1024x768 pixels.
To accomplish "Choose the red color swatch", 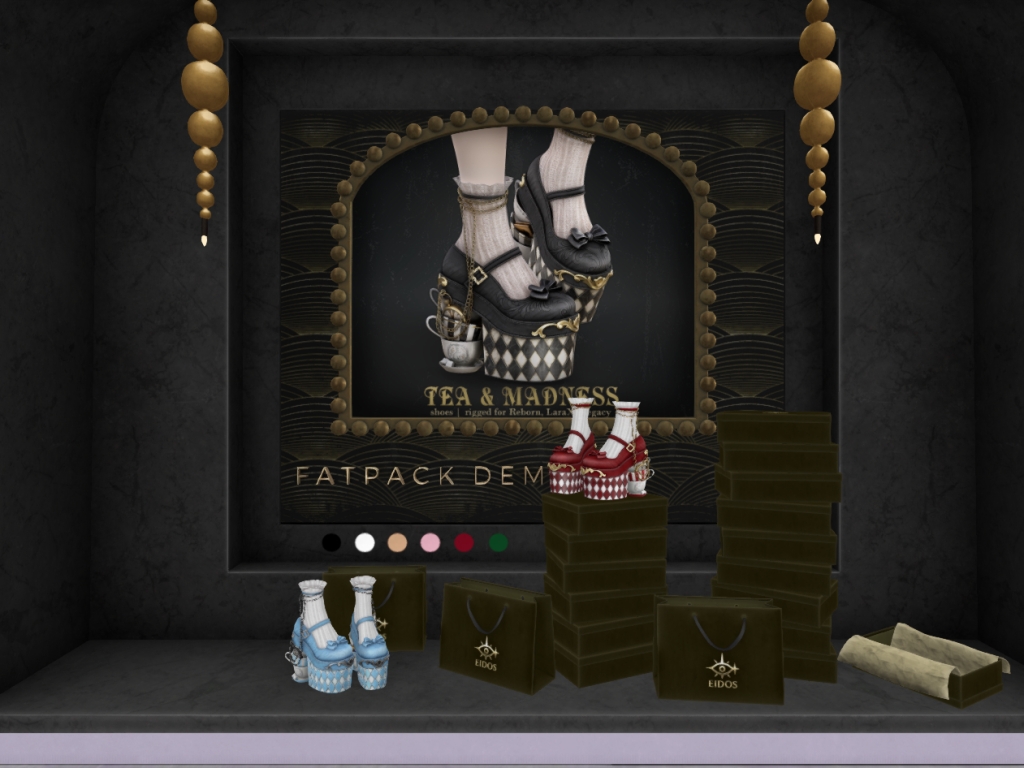I will click(x=465, y=542).
